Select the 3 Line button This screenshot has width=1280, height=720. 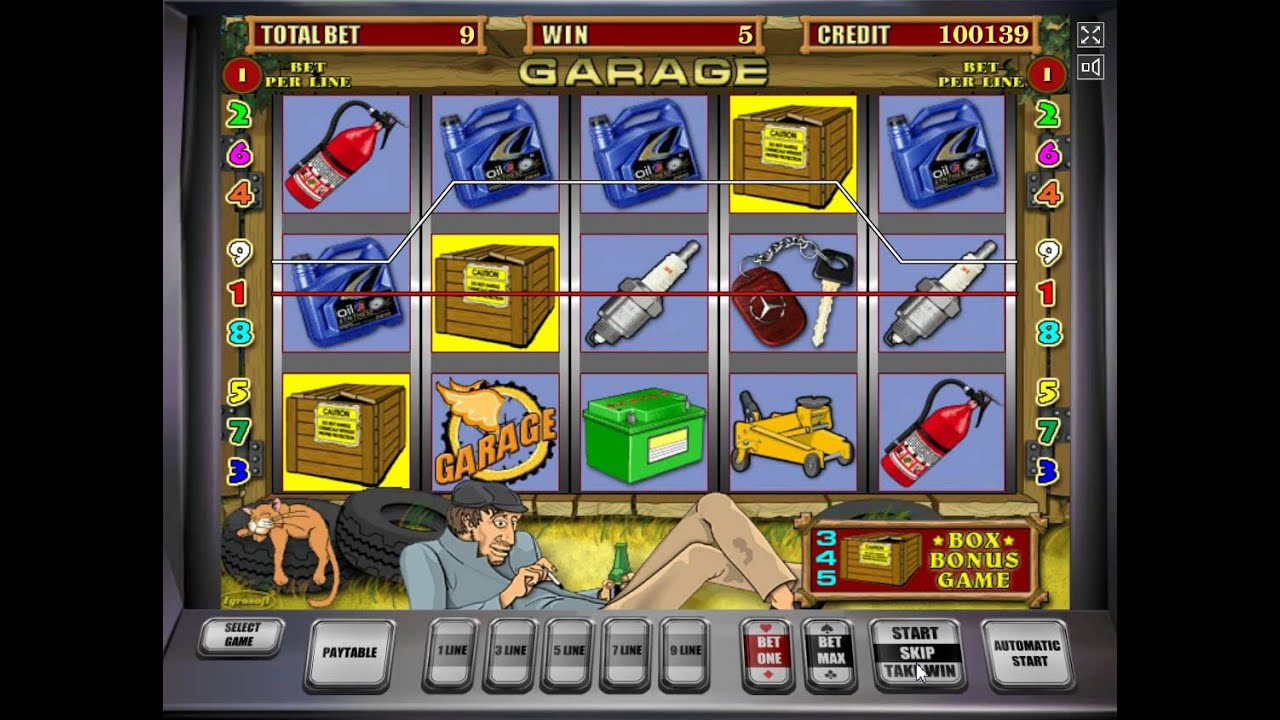tap(511, 651)
